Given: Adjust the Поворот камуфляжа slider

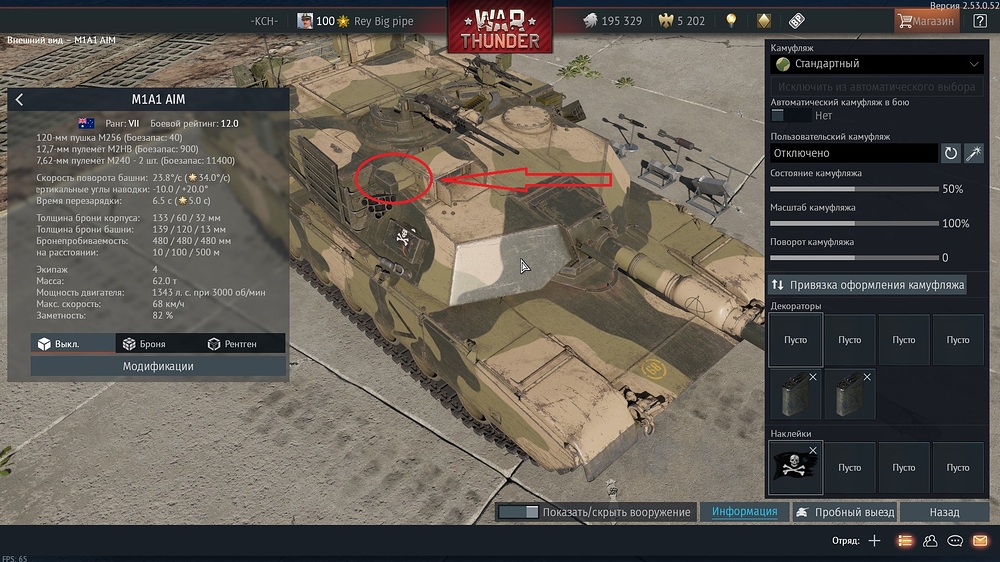Looking at the screenshot, I should tap(854, 257).
